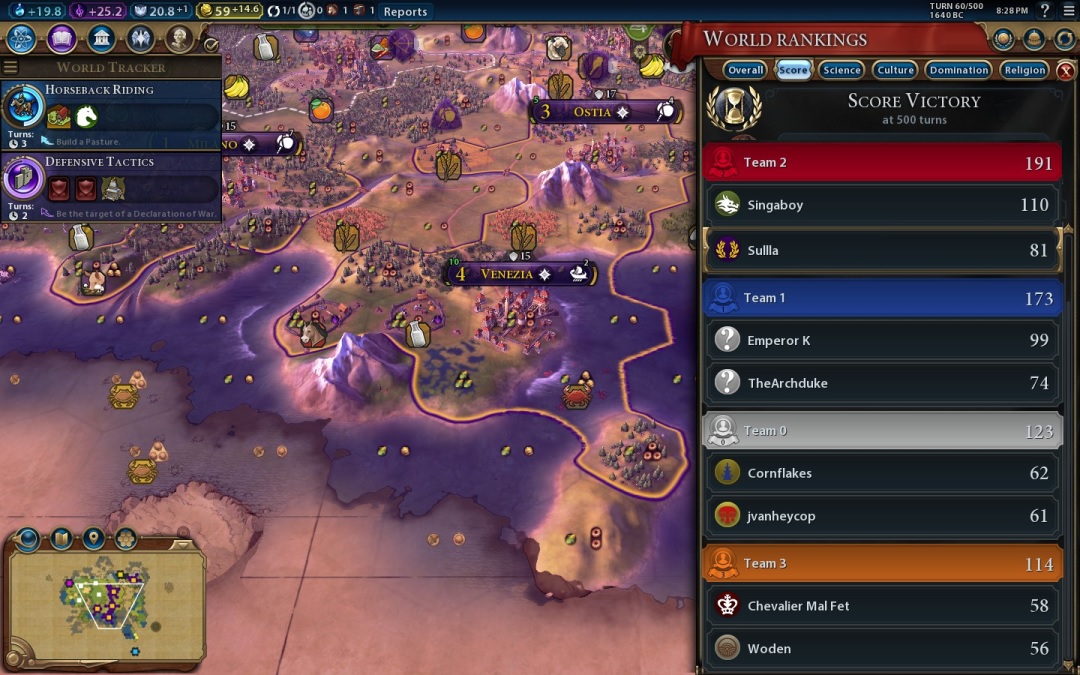Image resolution: width=1080 pixels, height=675 pixels.
Task: Open the government building icon
Action: tap(101, 39)
